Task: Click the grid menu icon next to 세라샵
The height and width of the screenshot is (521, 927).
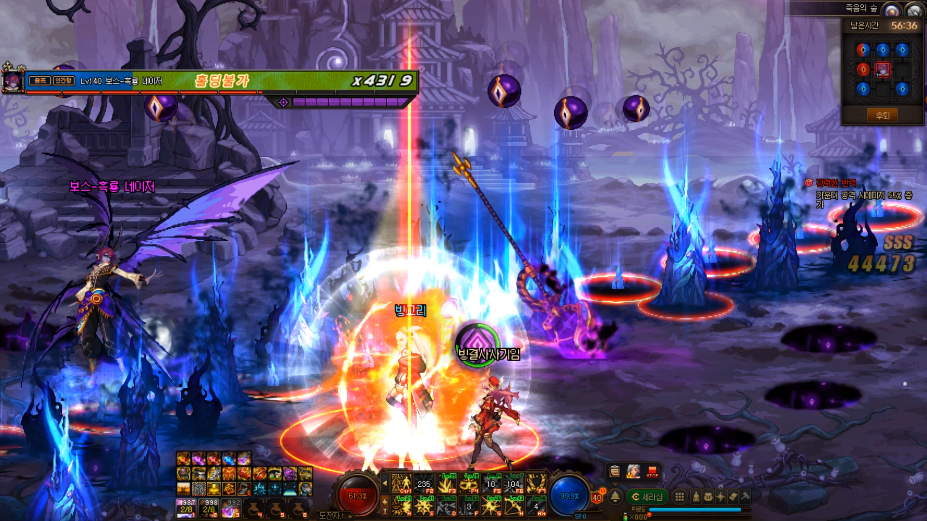Action: point(679,496)
